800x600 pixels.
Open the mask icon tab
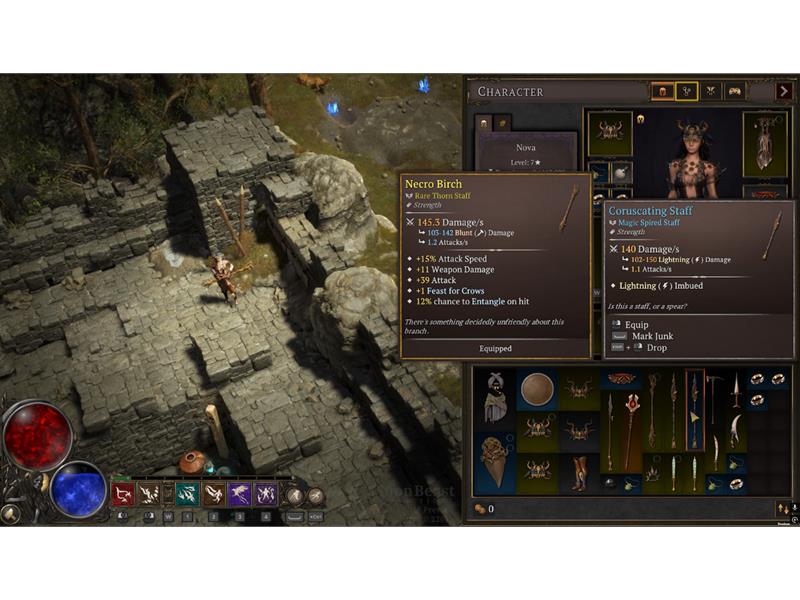735,92
